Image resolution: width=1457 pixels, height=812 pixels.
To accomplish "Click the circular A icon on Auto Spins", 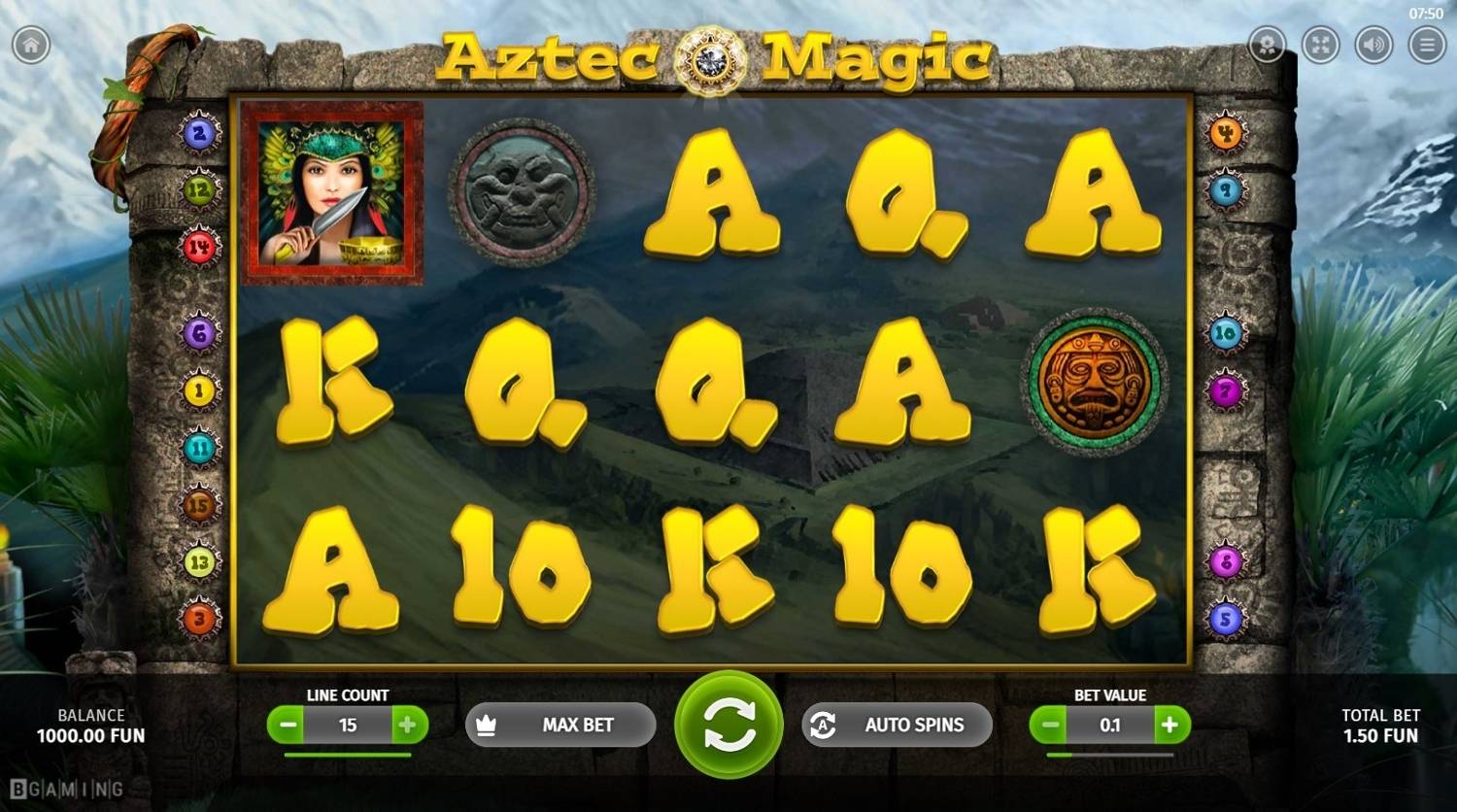I will [824, 725].
